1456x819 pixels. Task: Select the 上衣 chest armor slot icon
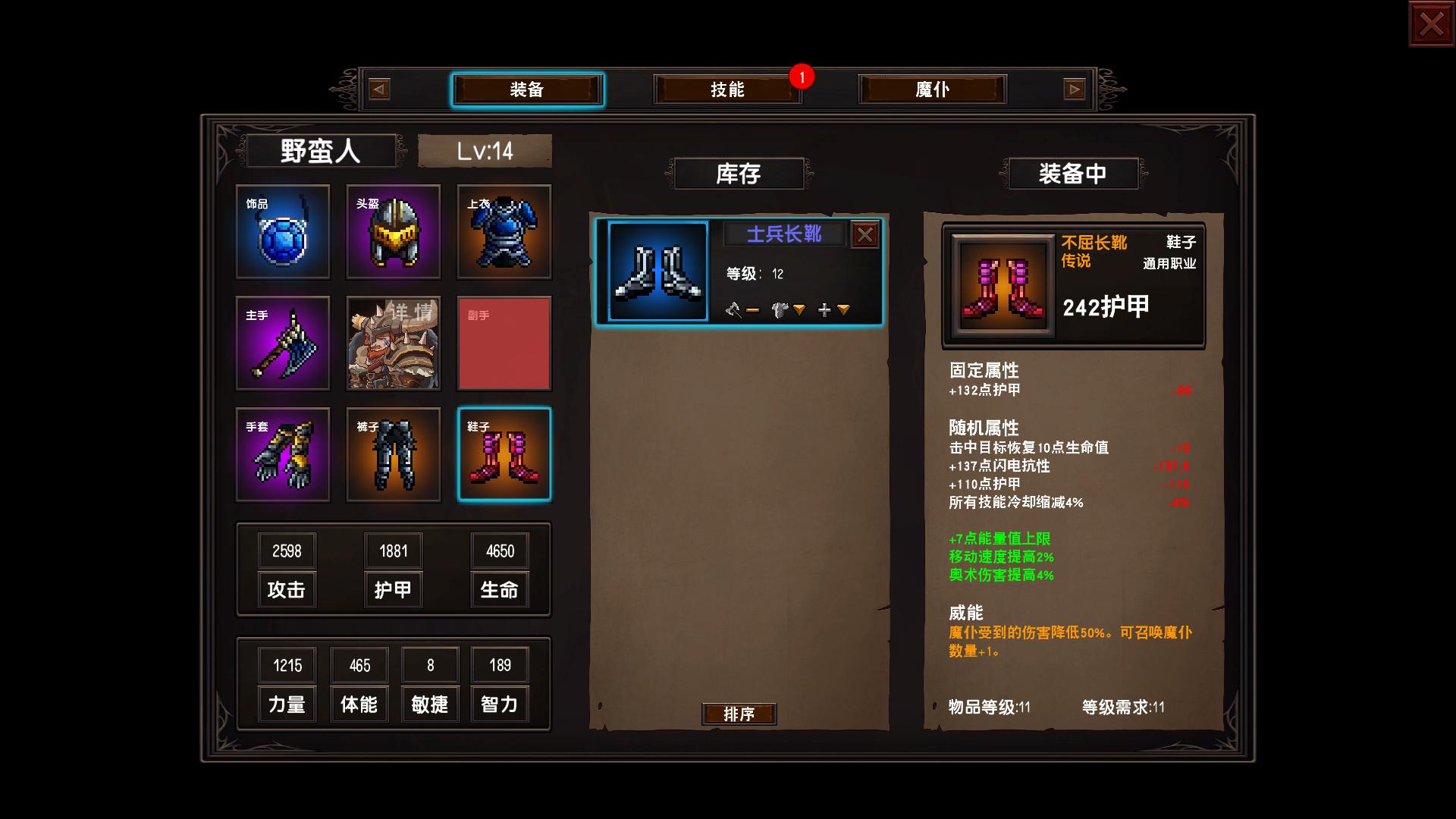[504, 233]
